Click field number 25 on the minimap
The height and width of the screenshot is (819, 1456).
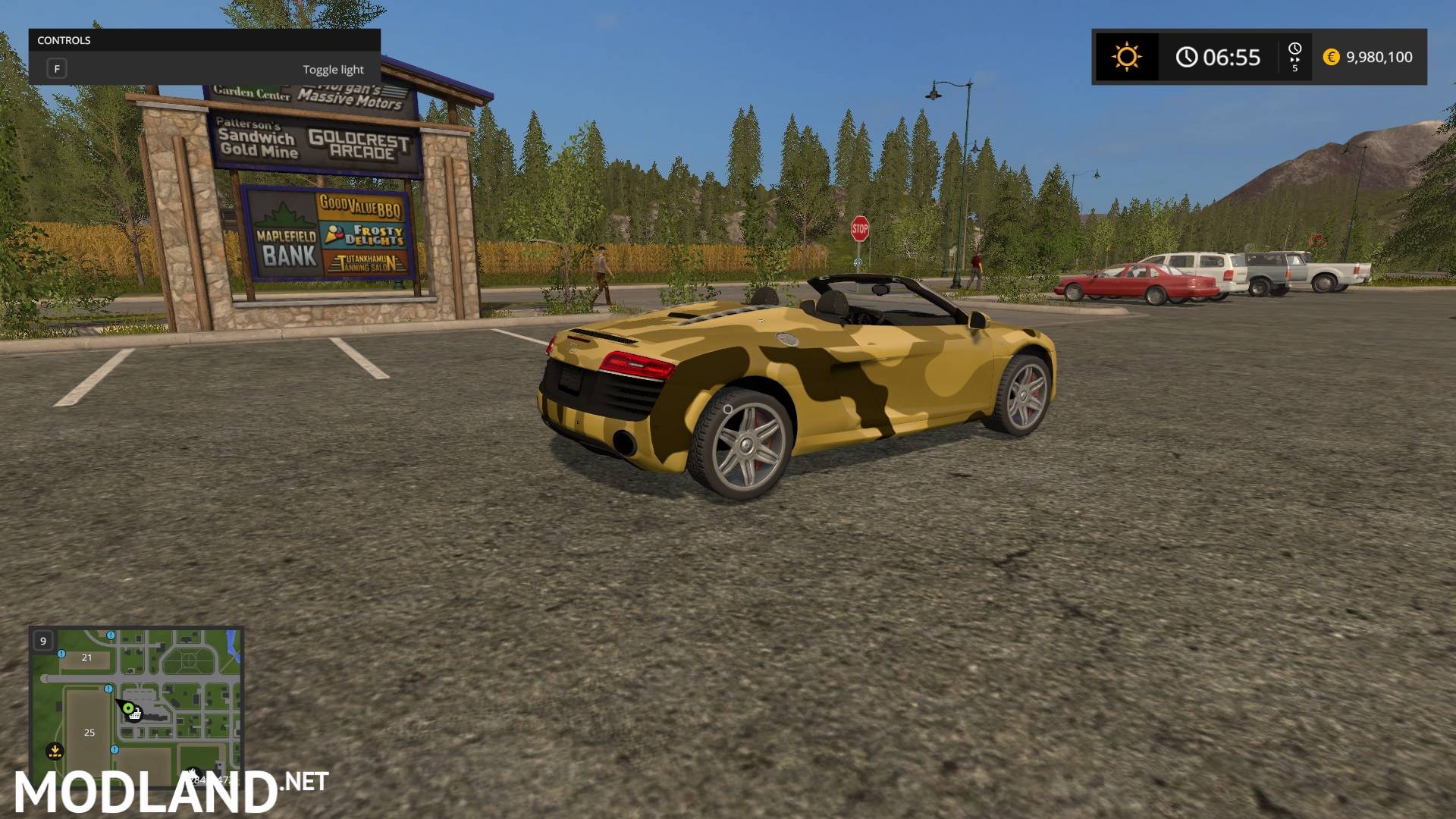pos(89,733)
